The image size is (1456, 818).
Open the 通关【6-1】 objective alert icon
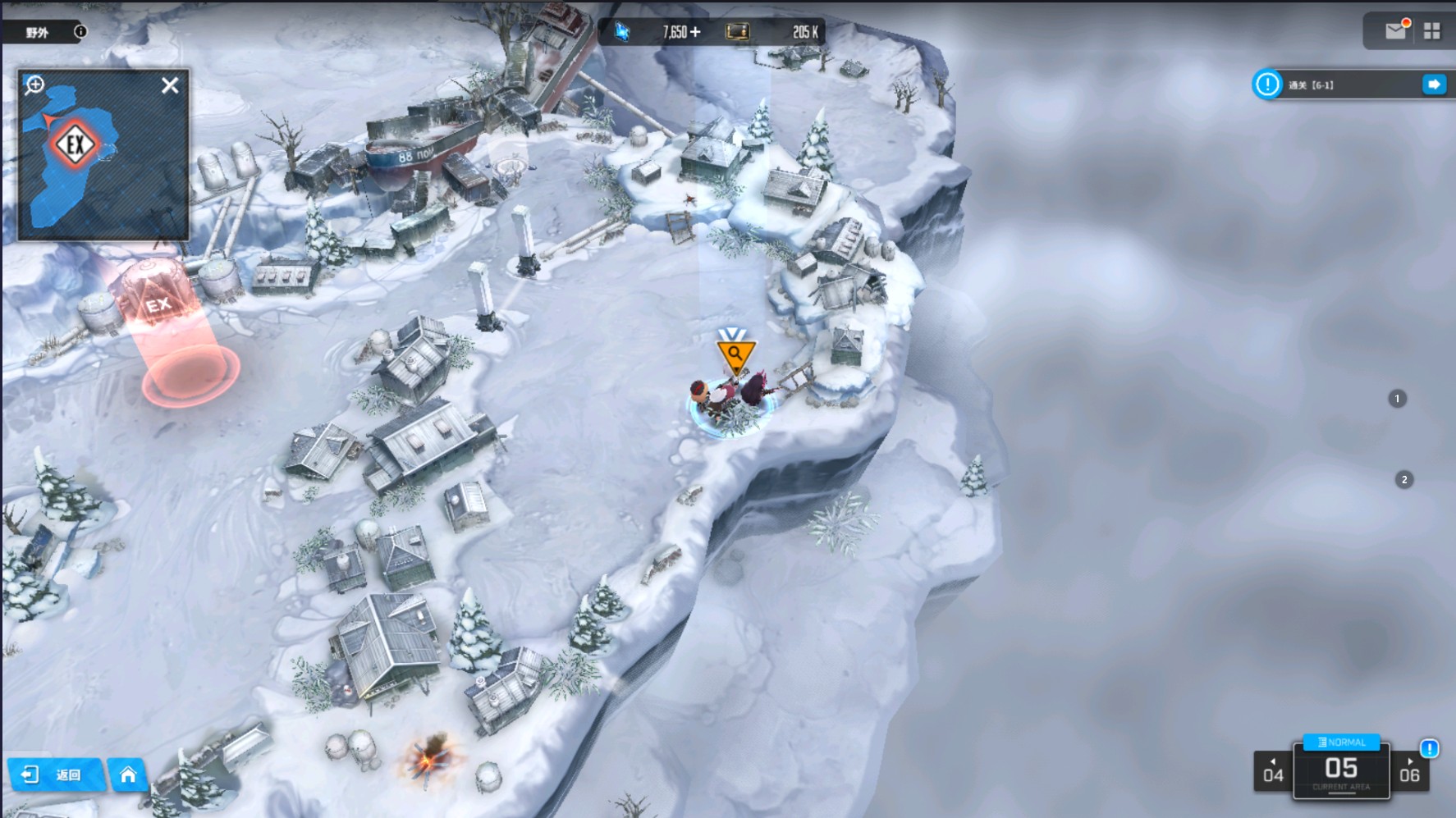coord(1267,85)
